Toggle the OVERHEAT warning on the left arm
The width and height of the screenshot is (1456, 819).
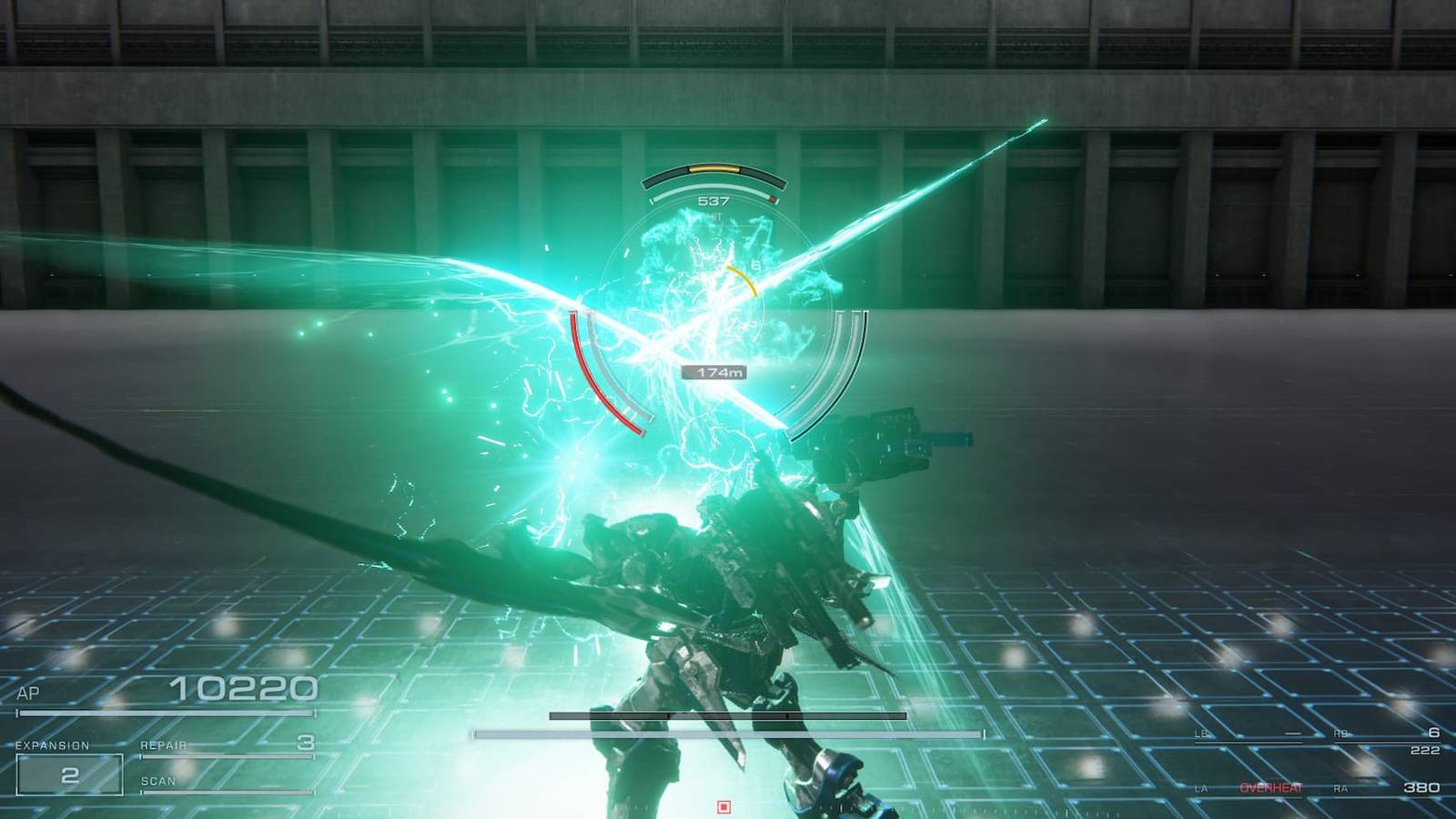point(1271,788)
